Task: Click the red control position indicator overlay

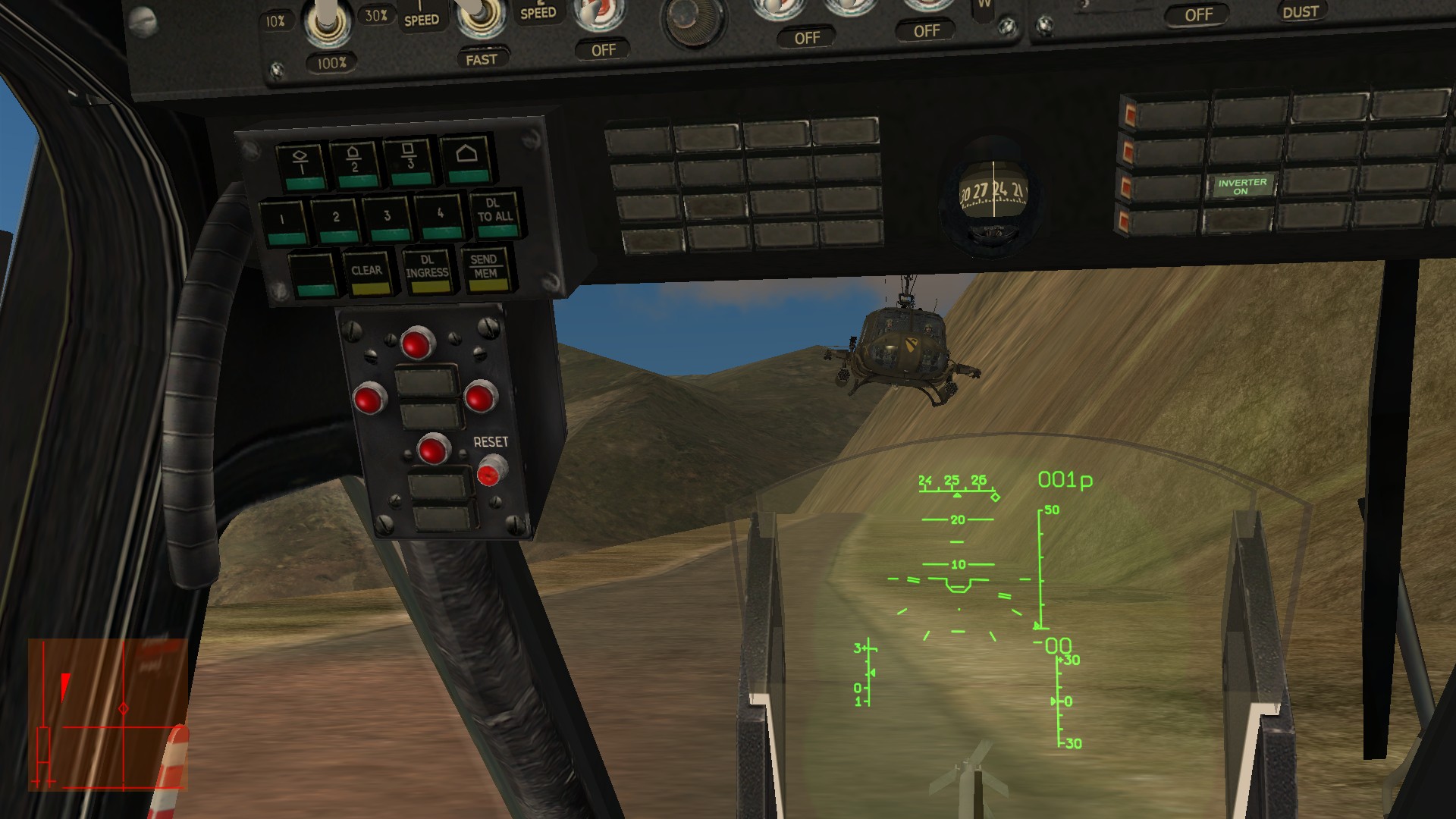Action: coord(108,714)
